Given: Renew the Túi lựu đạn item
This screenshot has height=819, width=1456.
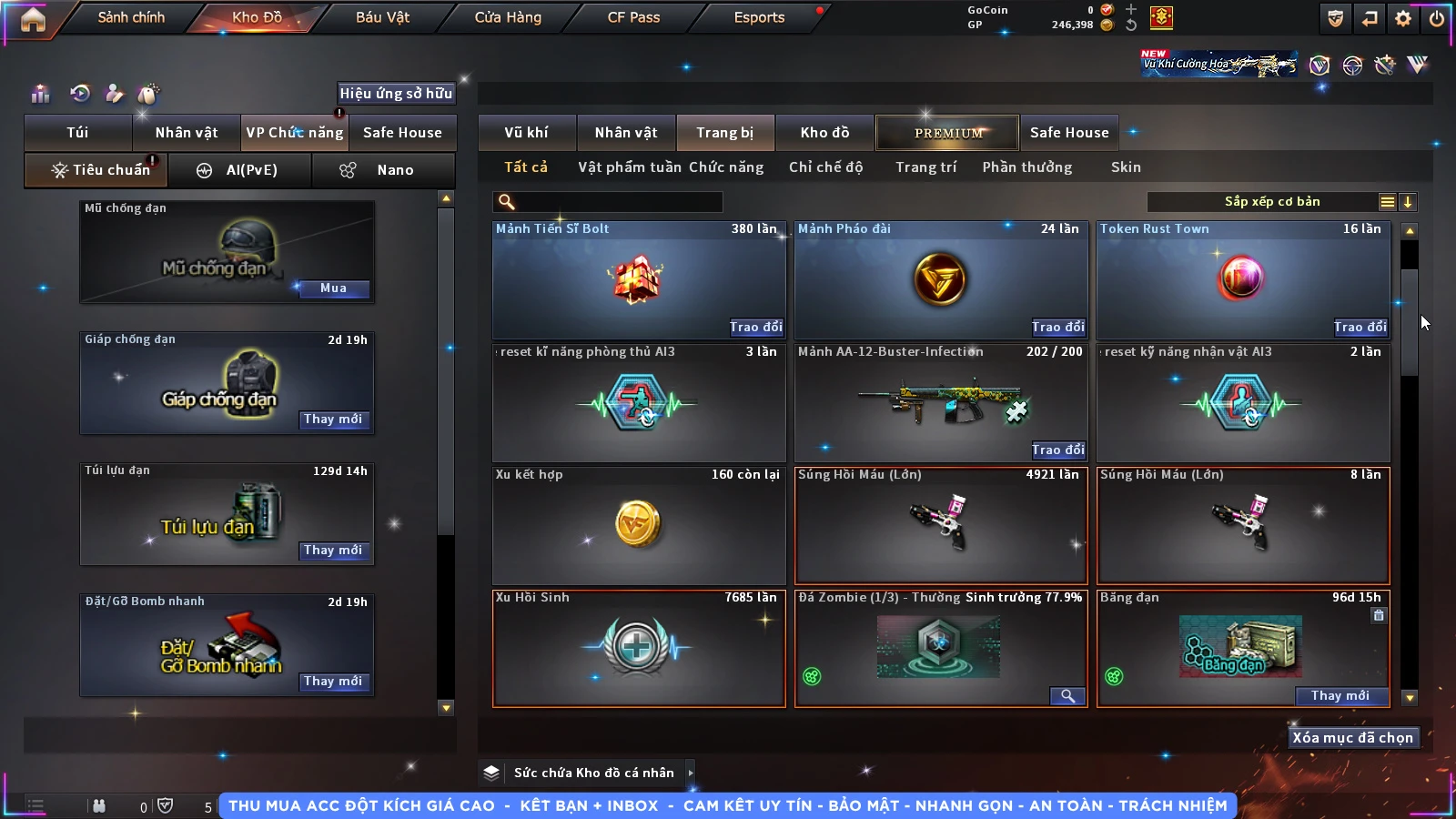Looking at the screenshot, I should click(333, 551).
